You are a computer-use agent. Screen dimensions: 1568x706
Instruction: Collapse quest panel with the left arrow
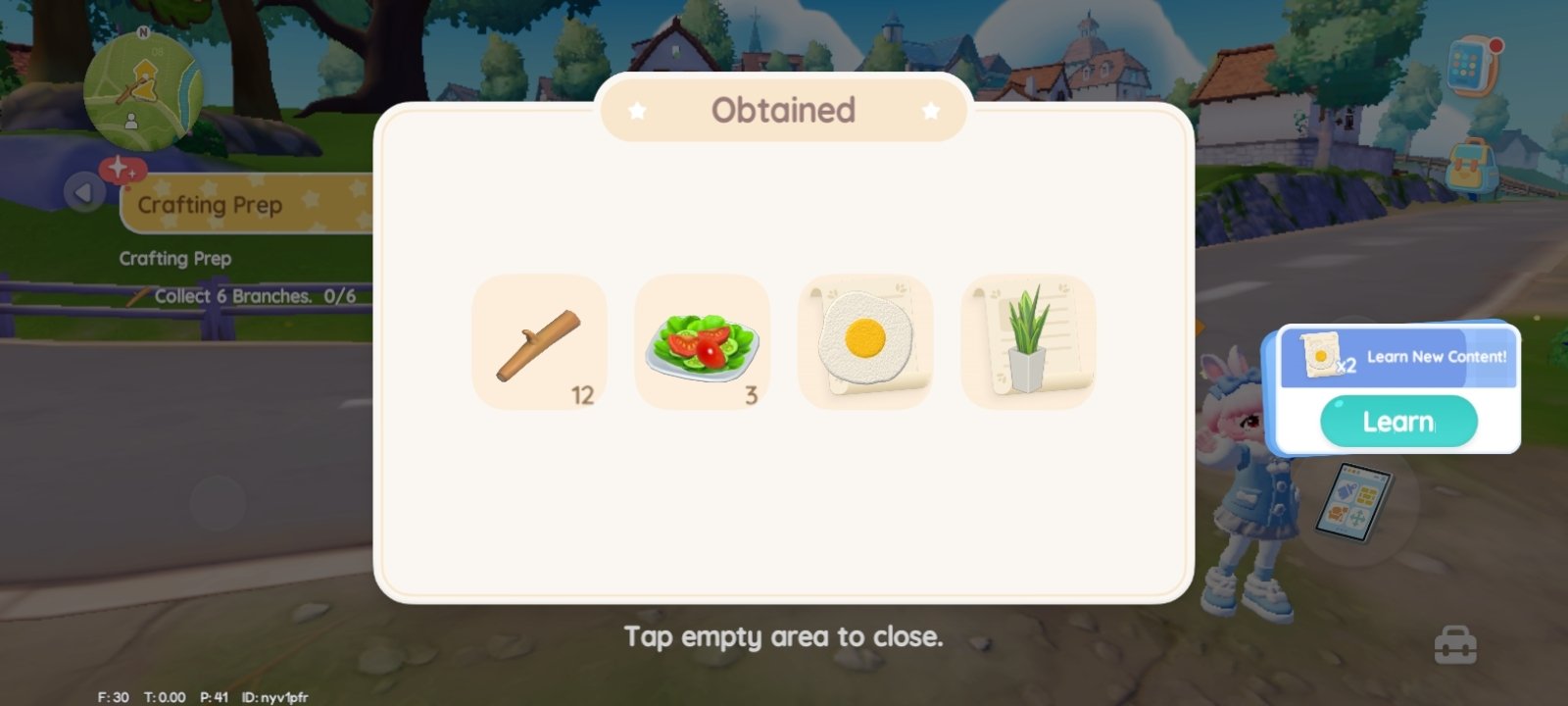[x=84, y=192]
